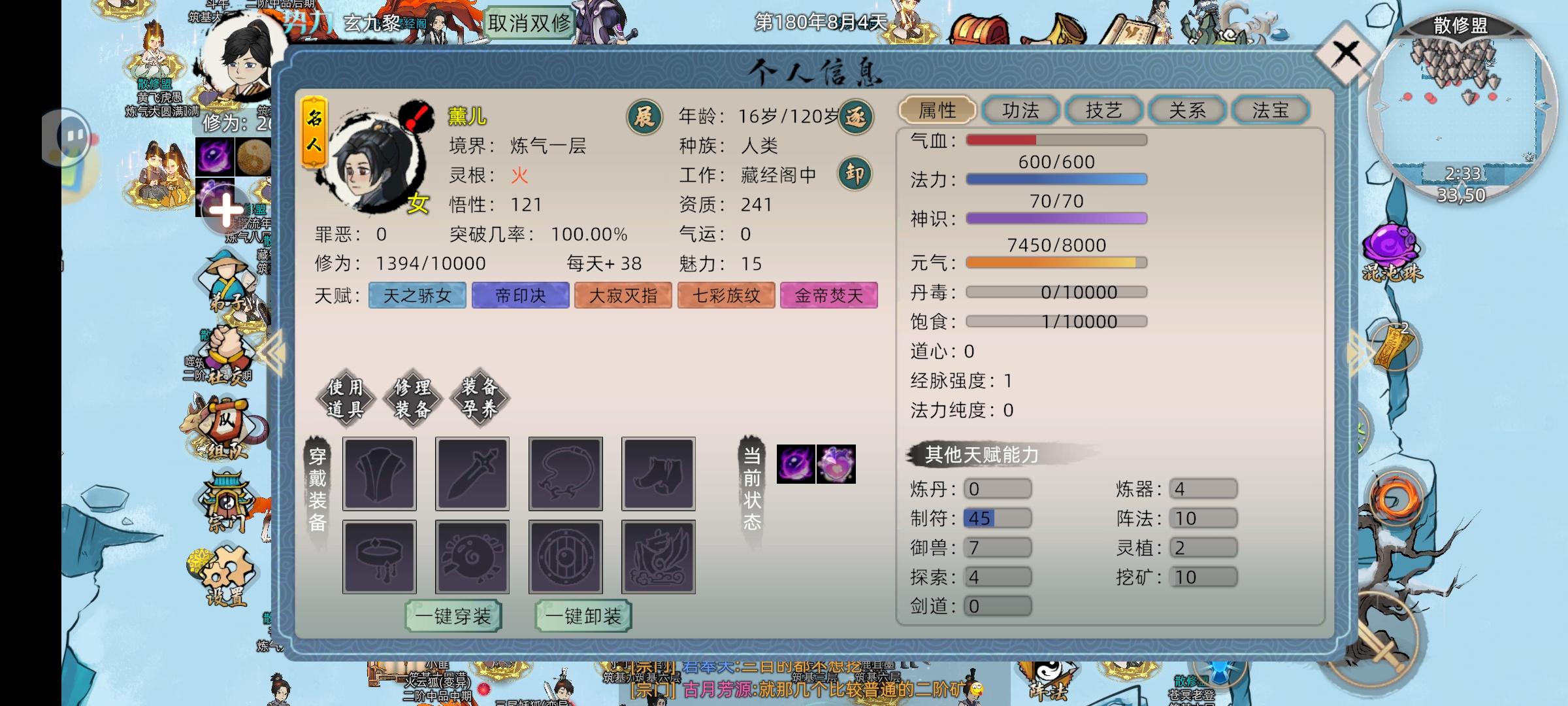Open the 功法 tab
Screen dimensions: 1568x706
(1021, 110)
